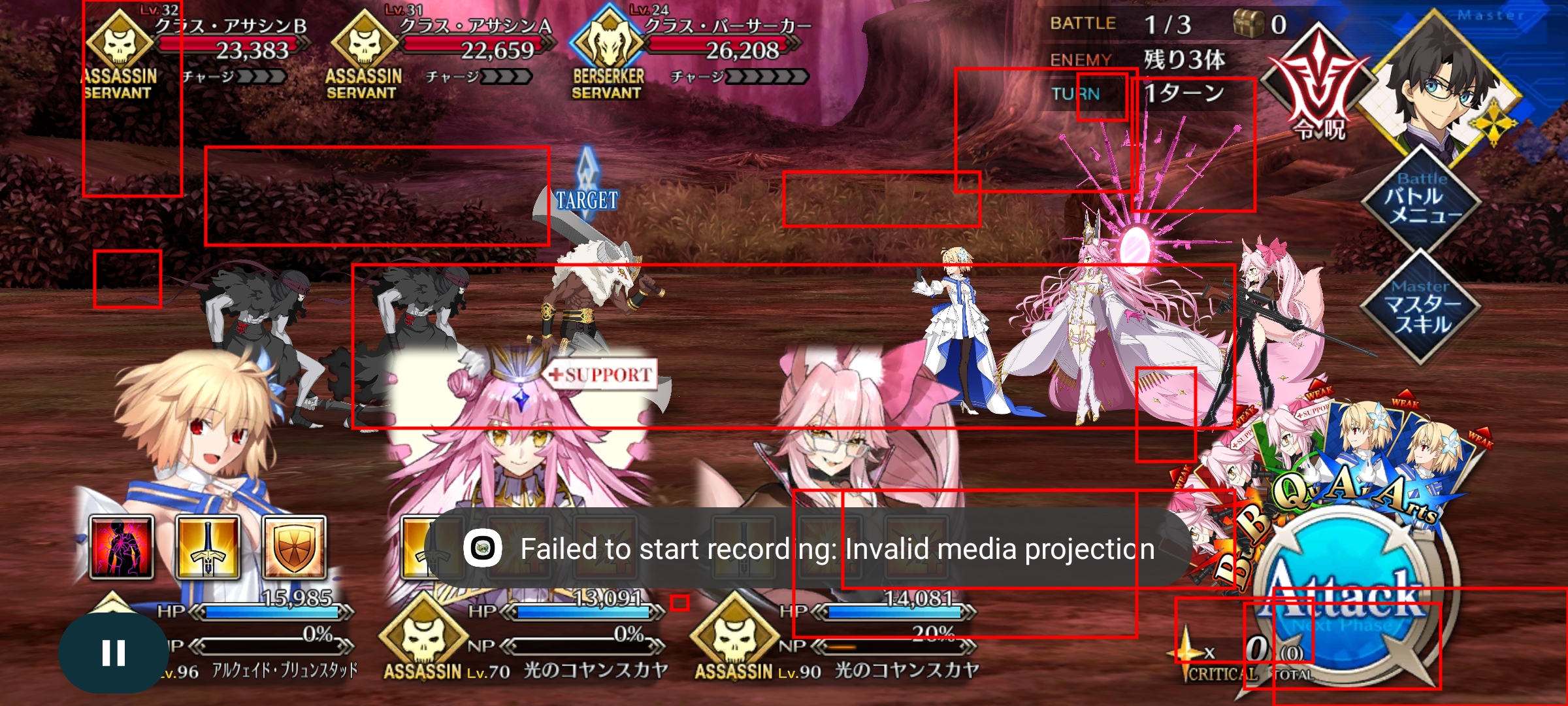Open the Master portrait icon
Image resolution: width=1568 pixels, height=706 pixels.
[1446, 85]
